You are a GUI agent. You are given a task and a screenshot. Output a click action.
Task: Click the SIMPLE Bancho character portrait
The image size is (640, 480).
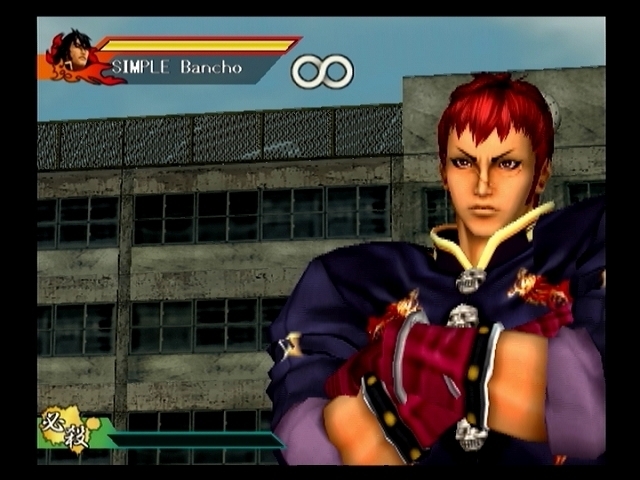tap(74, 56)
